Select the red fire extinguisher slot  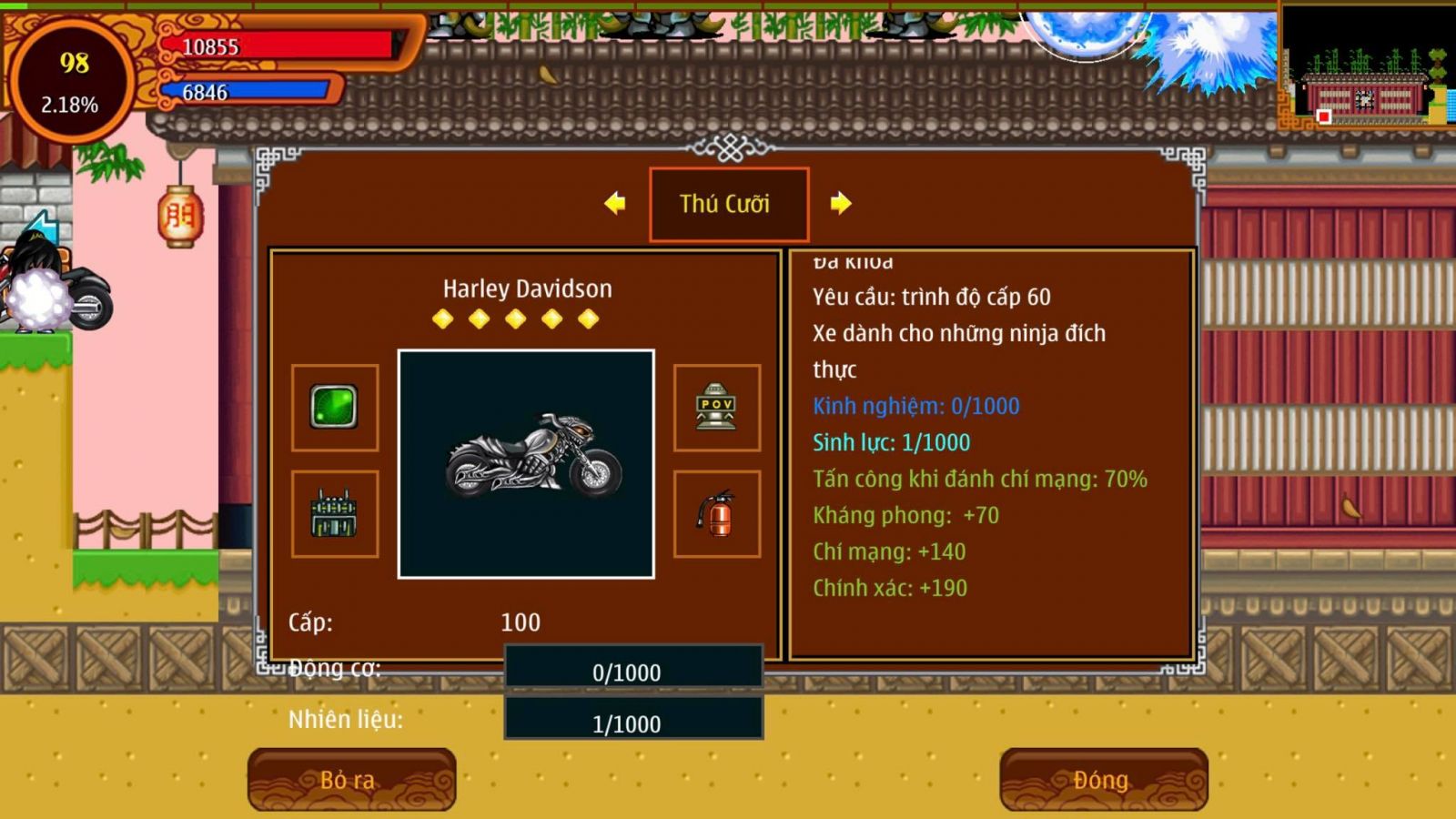coord(717,514)
